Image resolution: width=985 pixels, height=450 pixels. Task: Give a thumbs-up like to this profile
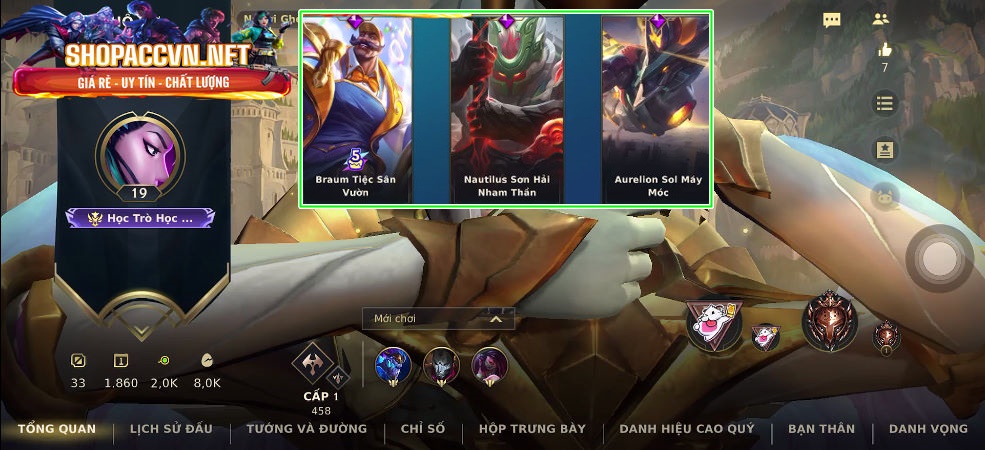884,50
